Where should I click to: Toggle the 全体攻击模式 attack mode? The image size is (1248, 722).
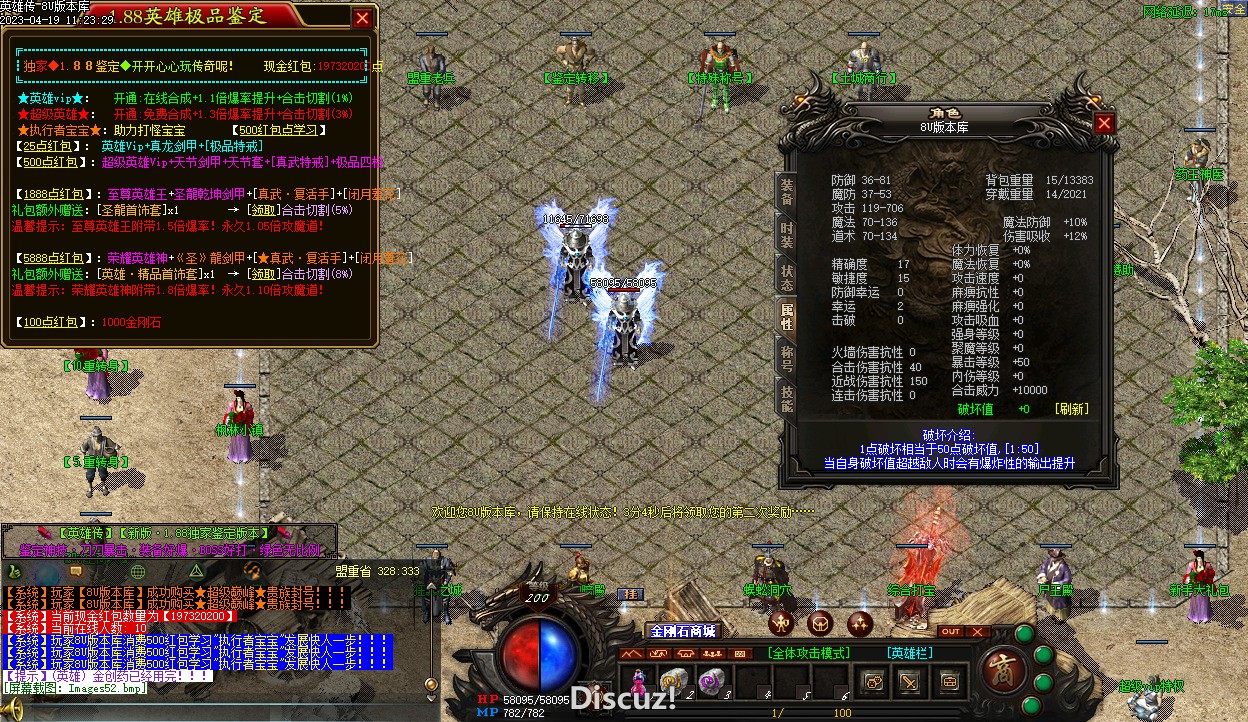(809, 653)
